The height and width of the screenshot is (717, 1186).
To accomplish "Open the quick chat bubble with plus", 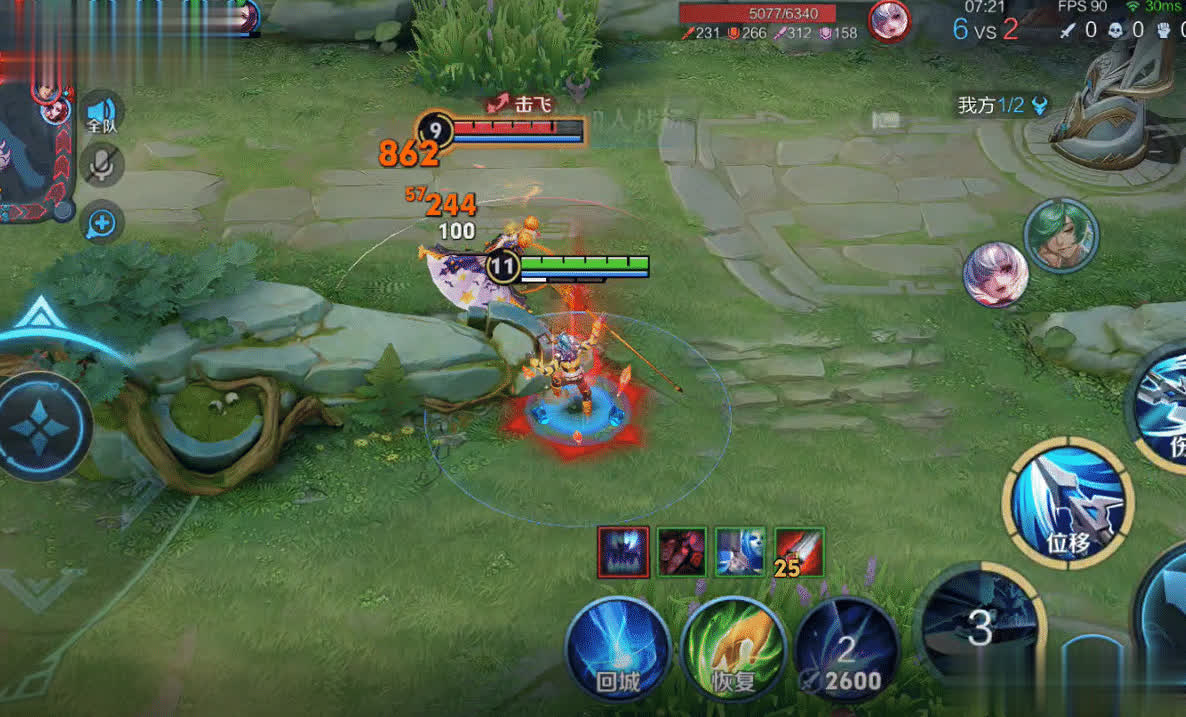I will (x=101, y=222).
